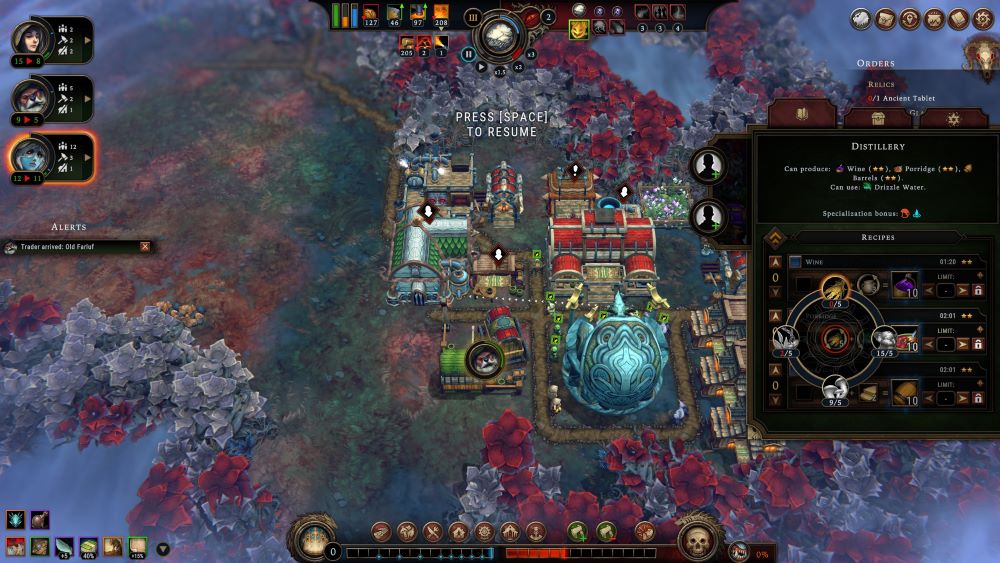Expand the arrow beside bottom-left effect icons
Image resolution: width=1000 pixels, height=563 pixels.
pyautogui.click(x=163, y=548)
